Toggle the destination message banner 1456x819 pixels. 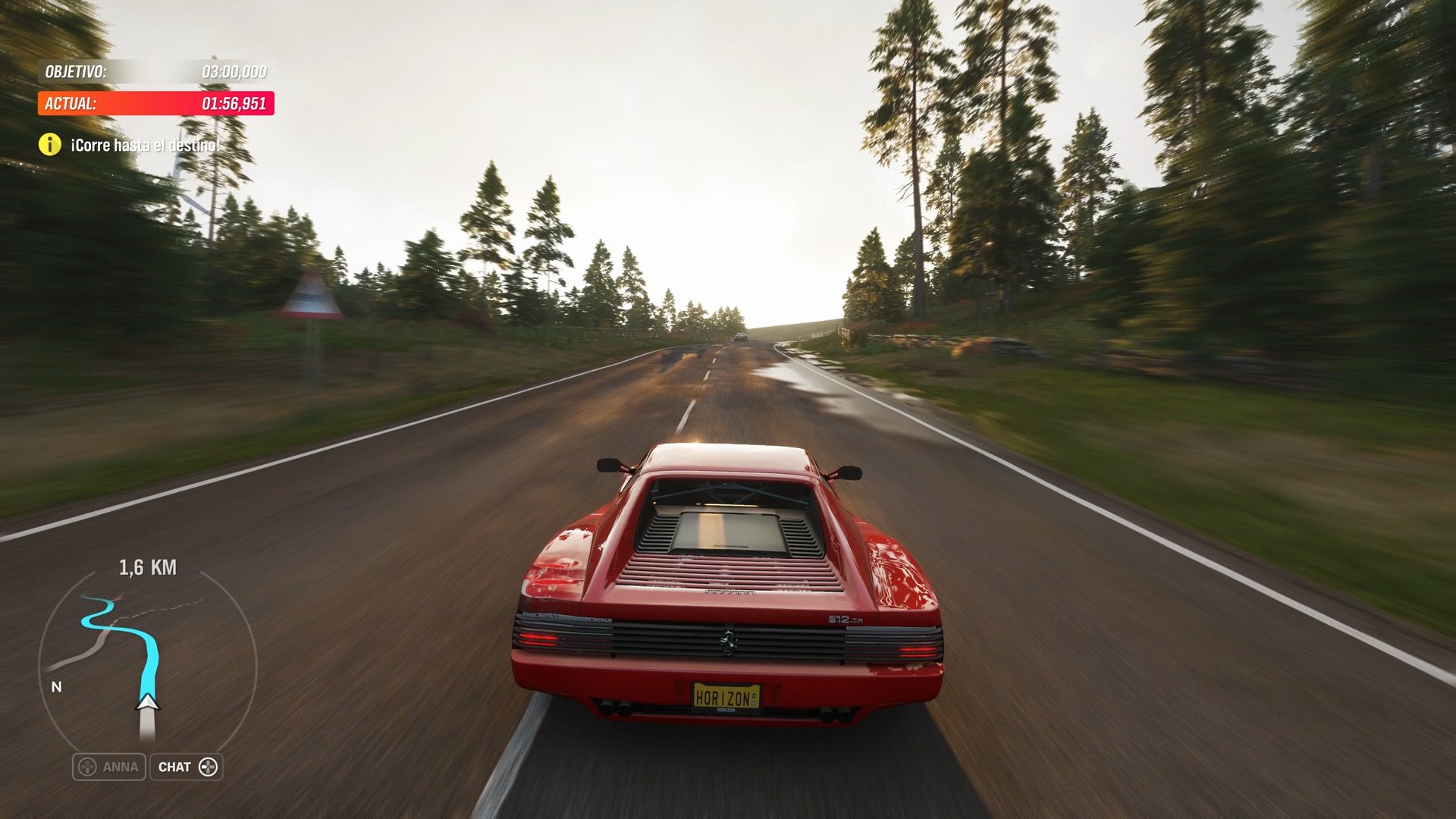tap(125, 143)
